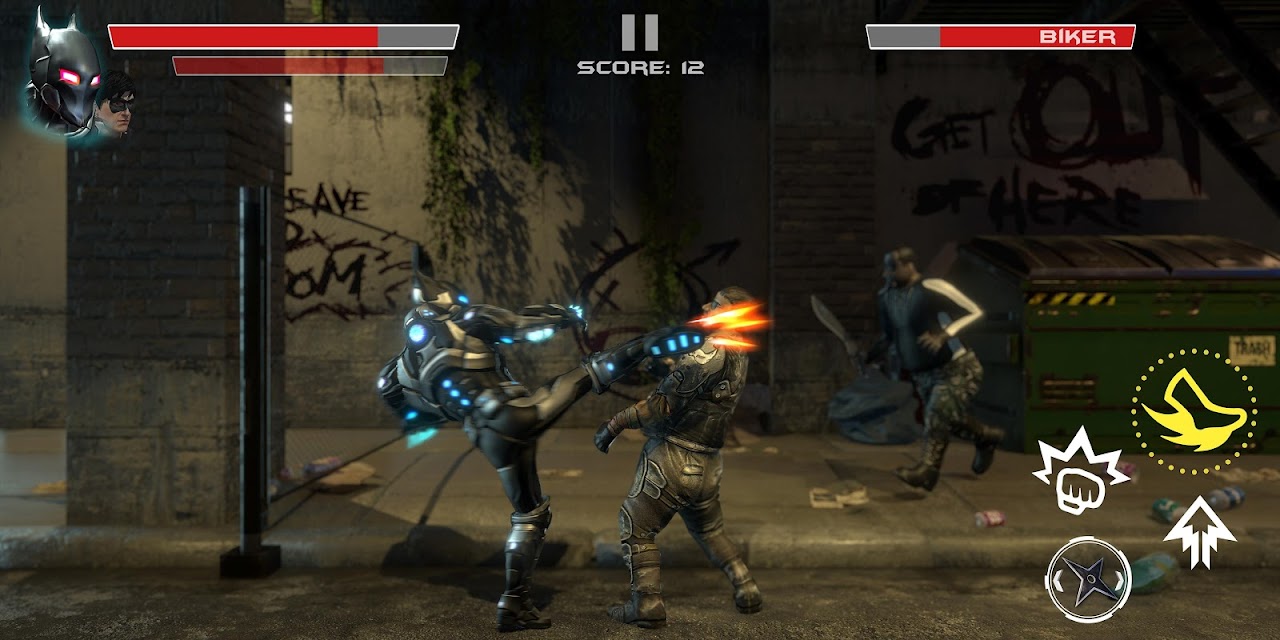Screen dimensions: 1280x640
Task: Switch to the masked sidekick portrait
Action: (x=119, y=105)
